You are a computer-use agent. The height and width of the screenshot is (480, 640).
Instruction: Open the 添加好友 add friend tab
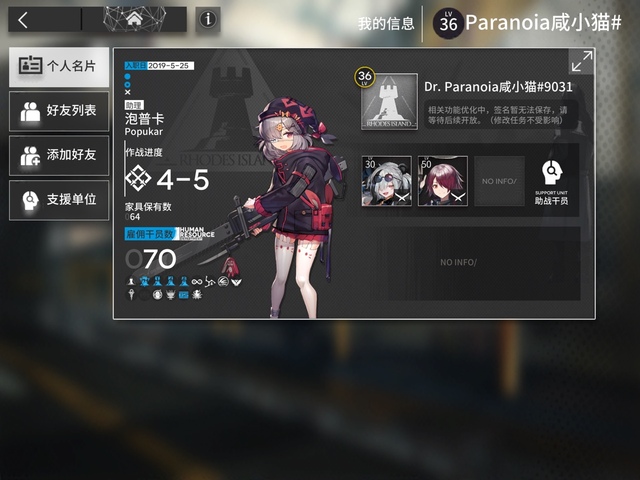click(59, 155)
